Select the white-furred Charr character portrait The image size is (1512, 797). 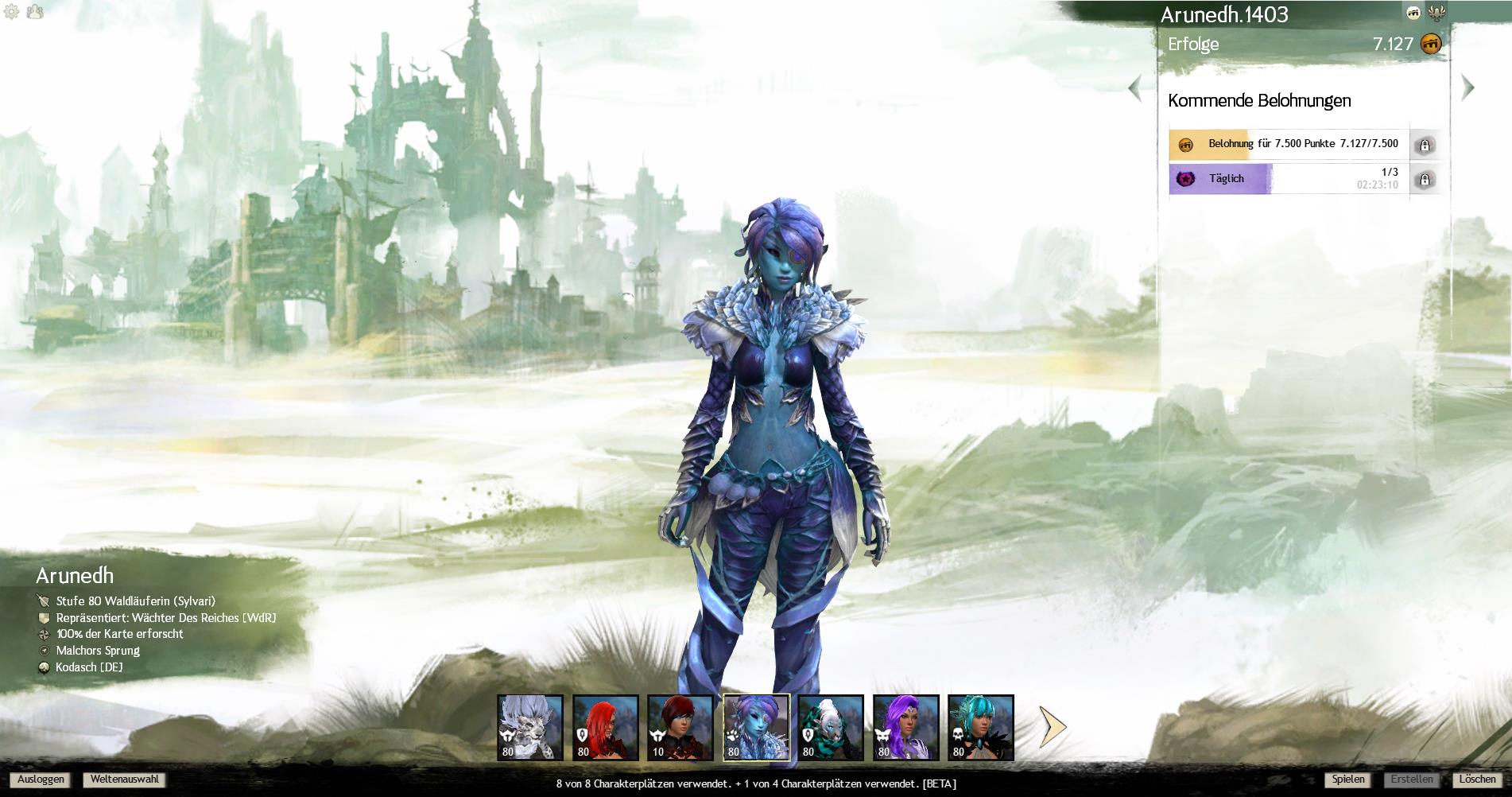coord(530,727)
